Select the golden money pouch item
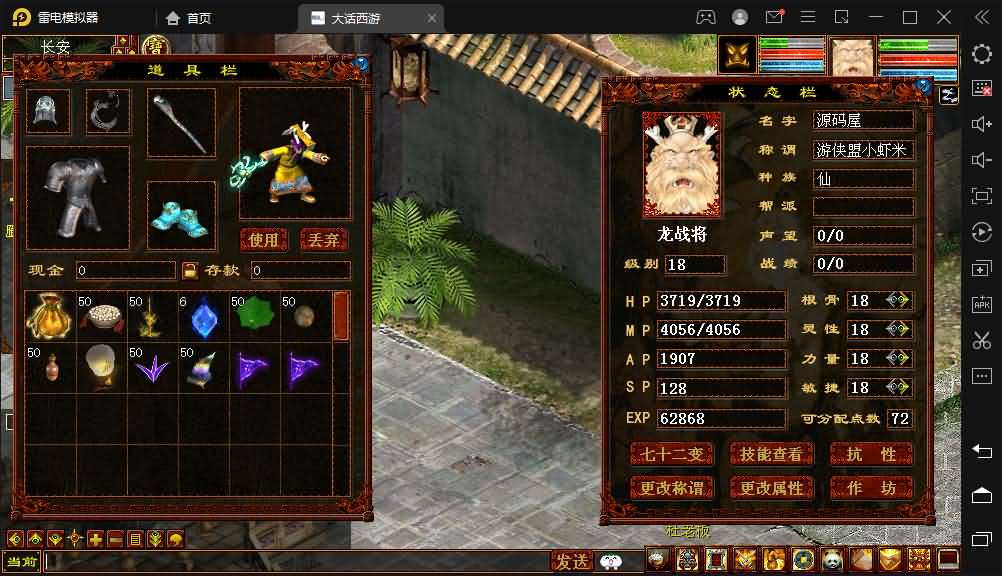Screen dimensions: 1002x576 [48, 316]
